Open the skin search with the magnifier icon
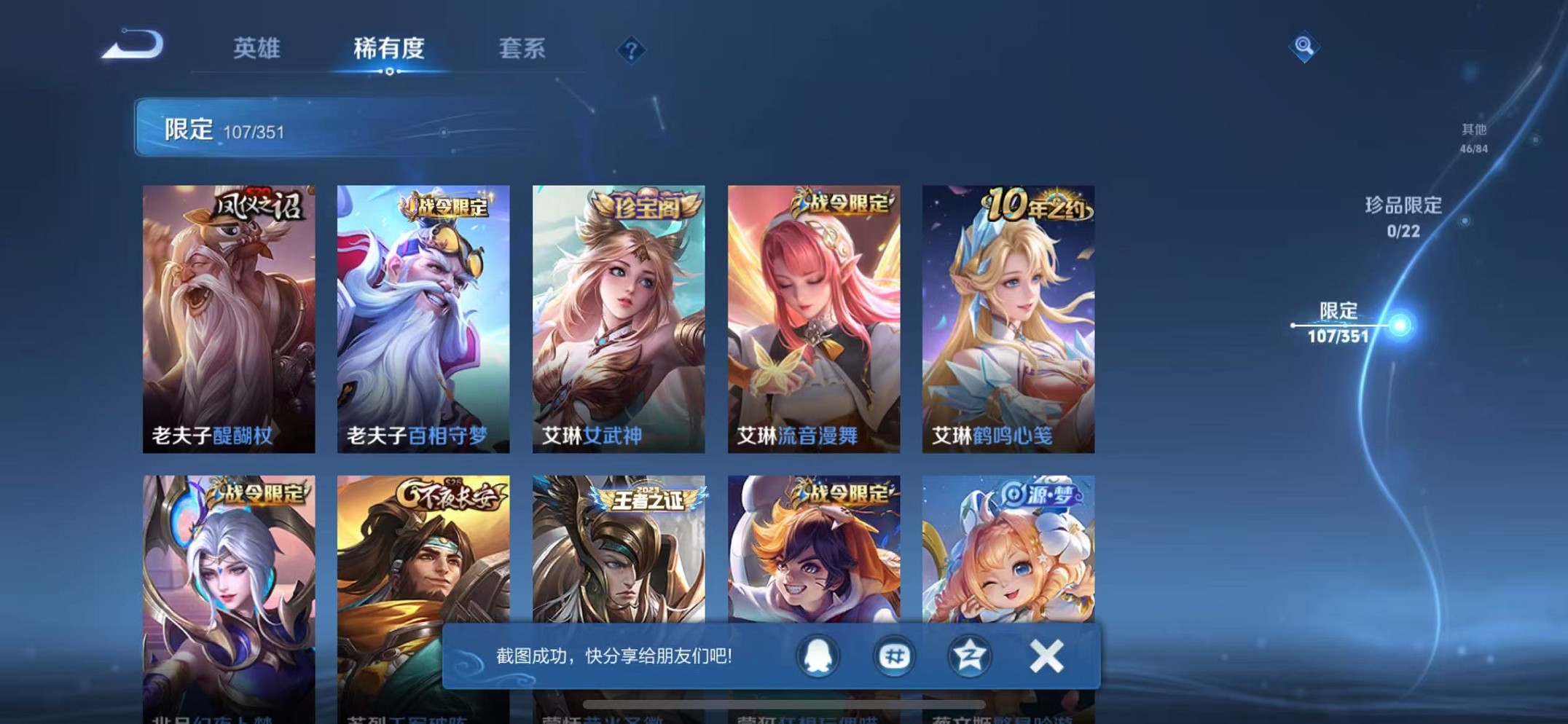Image resolution: width=1568 pixels, height=724 pixels. point(1306,47)
